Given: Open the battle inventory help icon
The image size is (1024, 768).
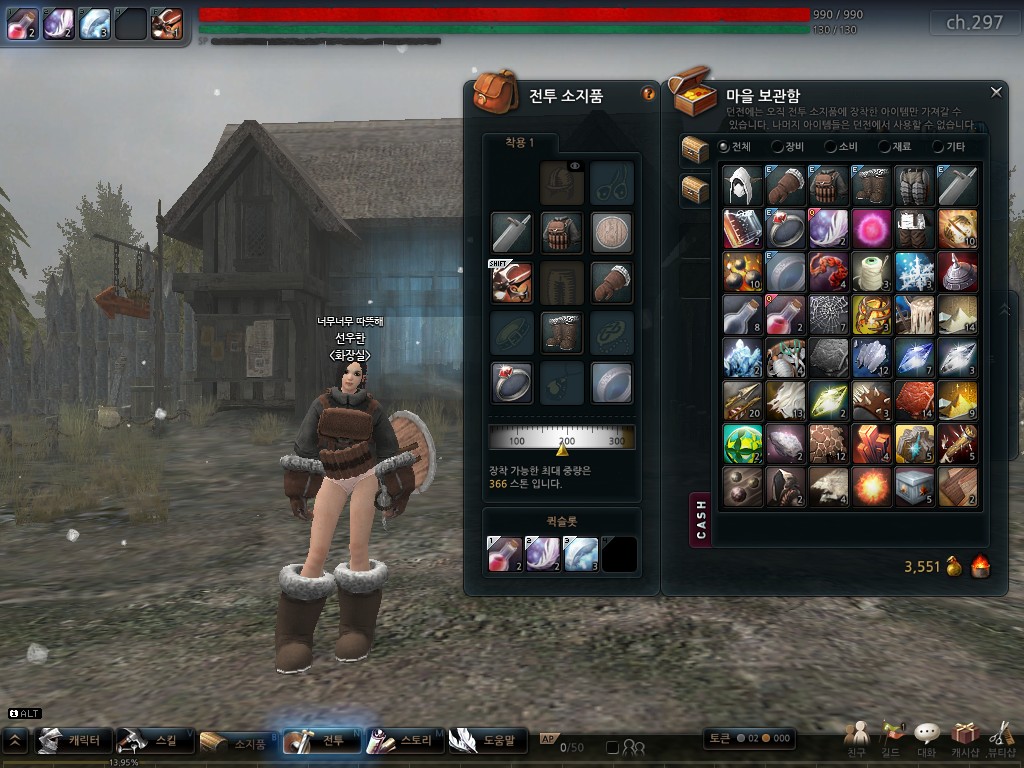Looking at the screenshot, I should [x=648, y=94].
